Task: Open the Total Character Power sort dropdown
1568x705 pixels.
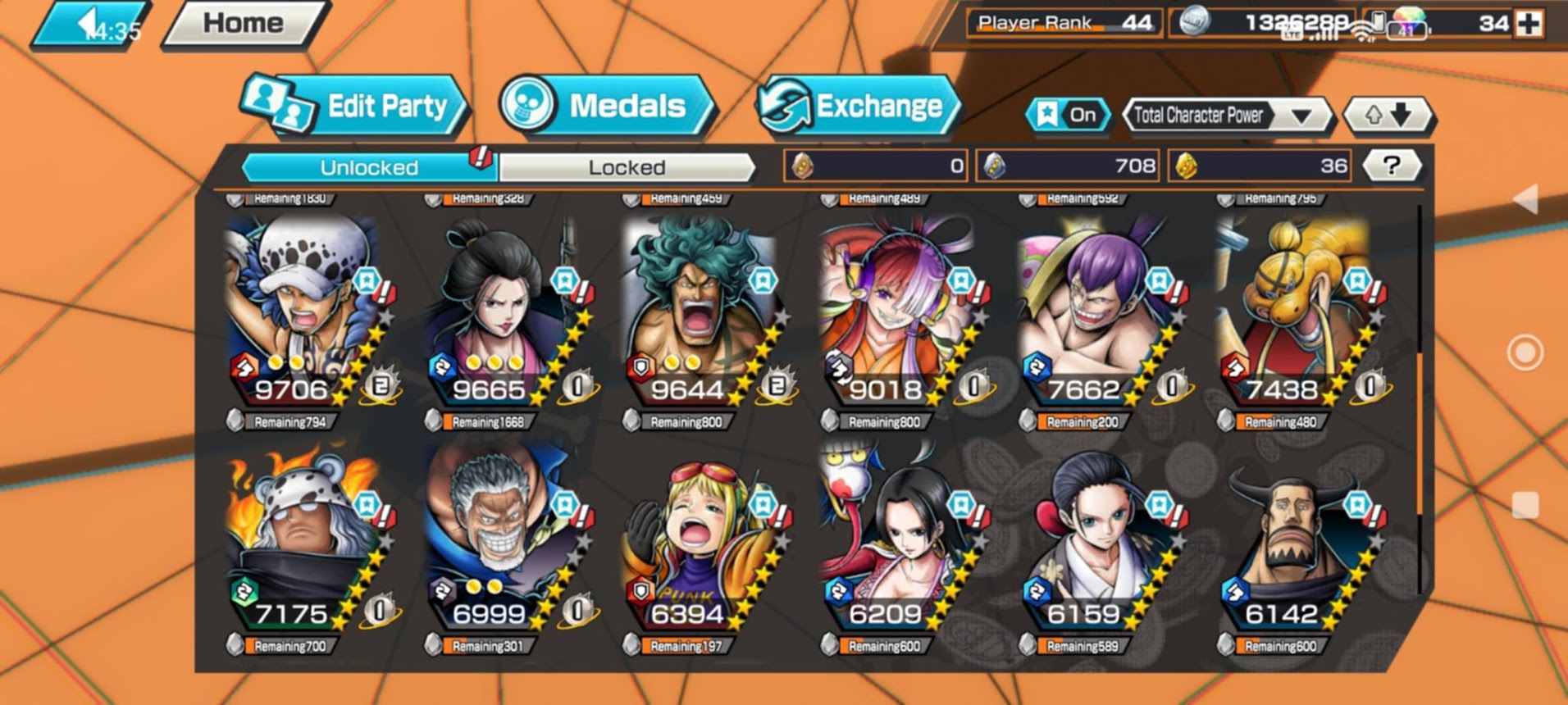Action: (x=1225, y=116)
